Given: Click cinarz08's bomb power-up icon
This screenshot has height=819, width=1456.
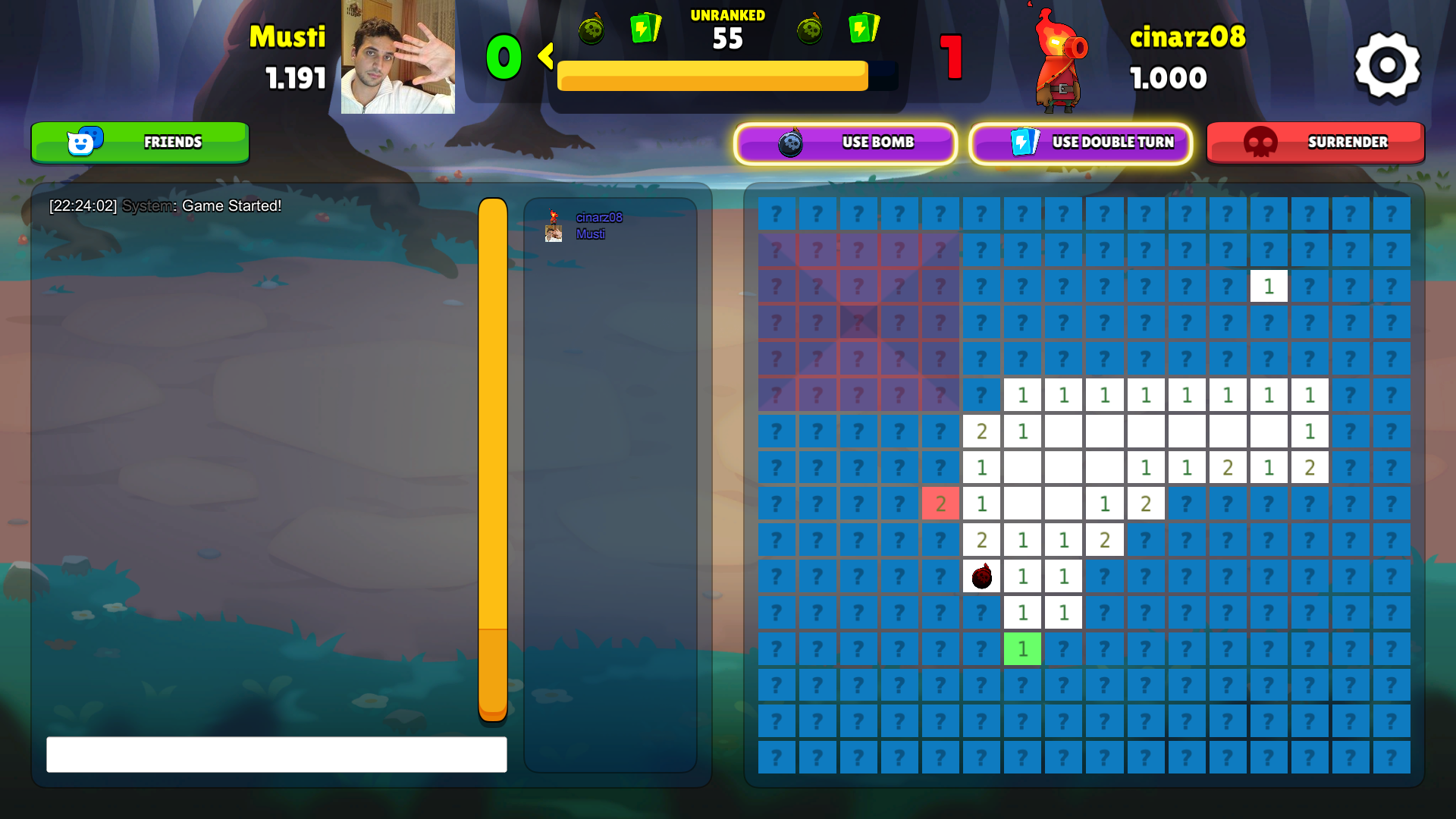Looking at the screenshot, I should [x=808, y=31].
